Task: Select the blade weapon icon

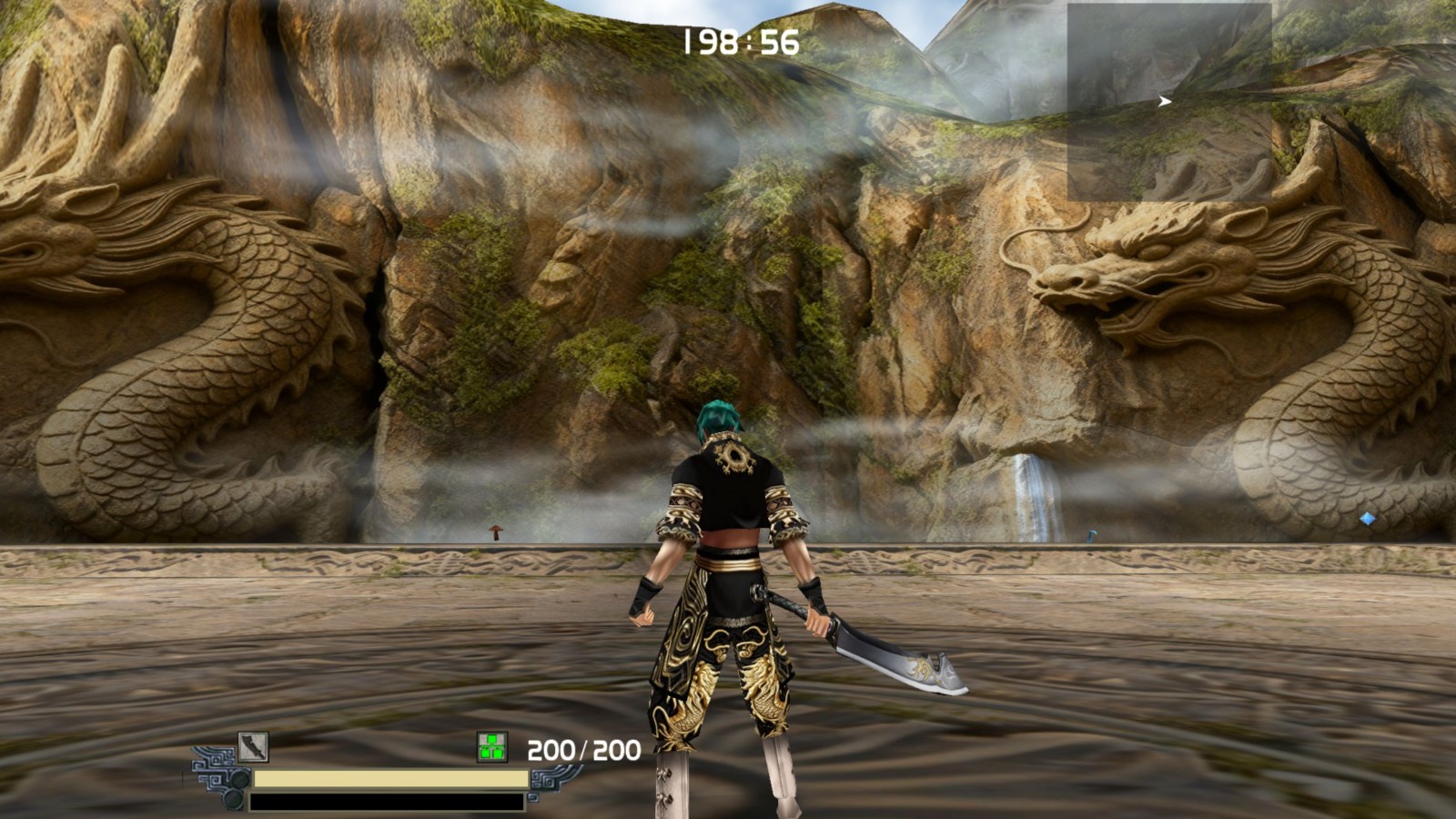Action: [253, 747]
